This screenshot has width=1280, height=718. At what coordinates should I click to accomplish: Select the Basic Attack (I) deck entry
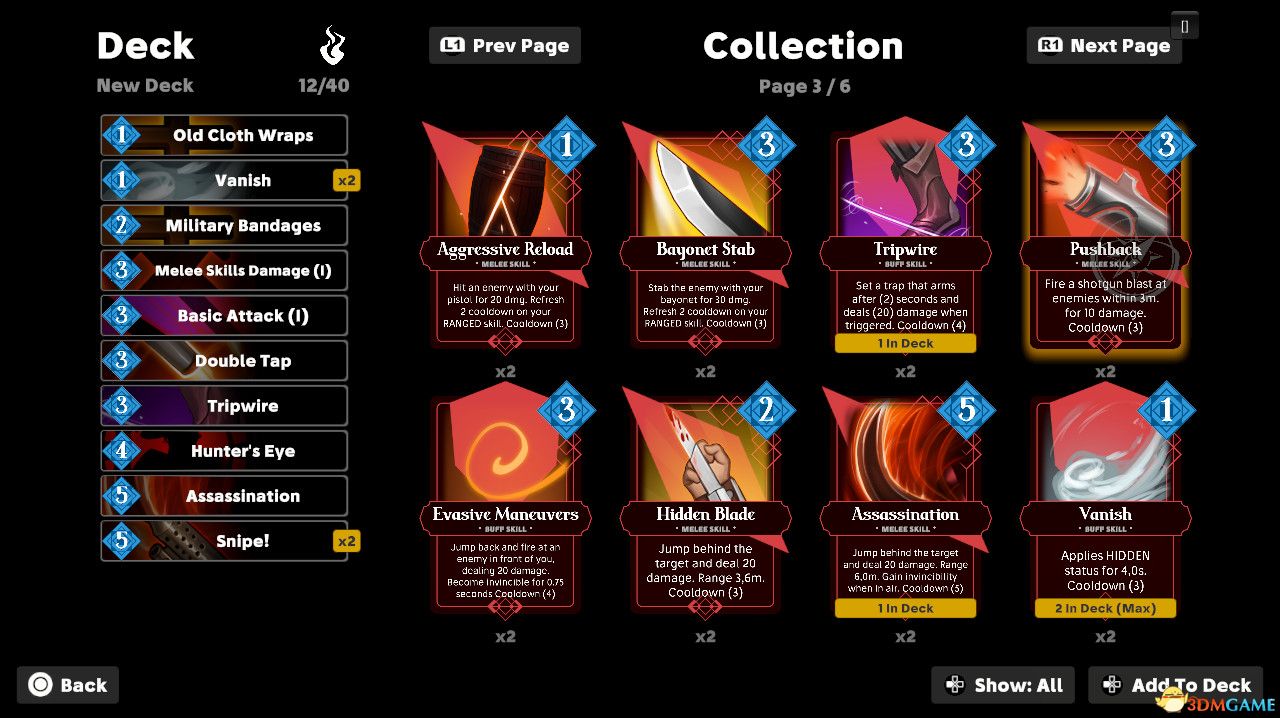click(224, 315)
